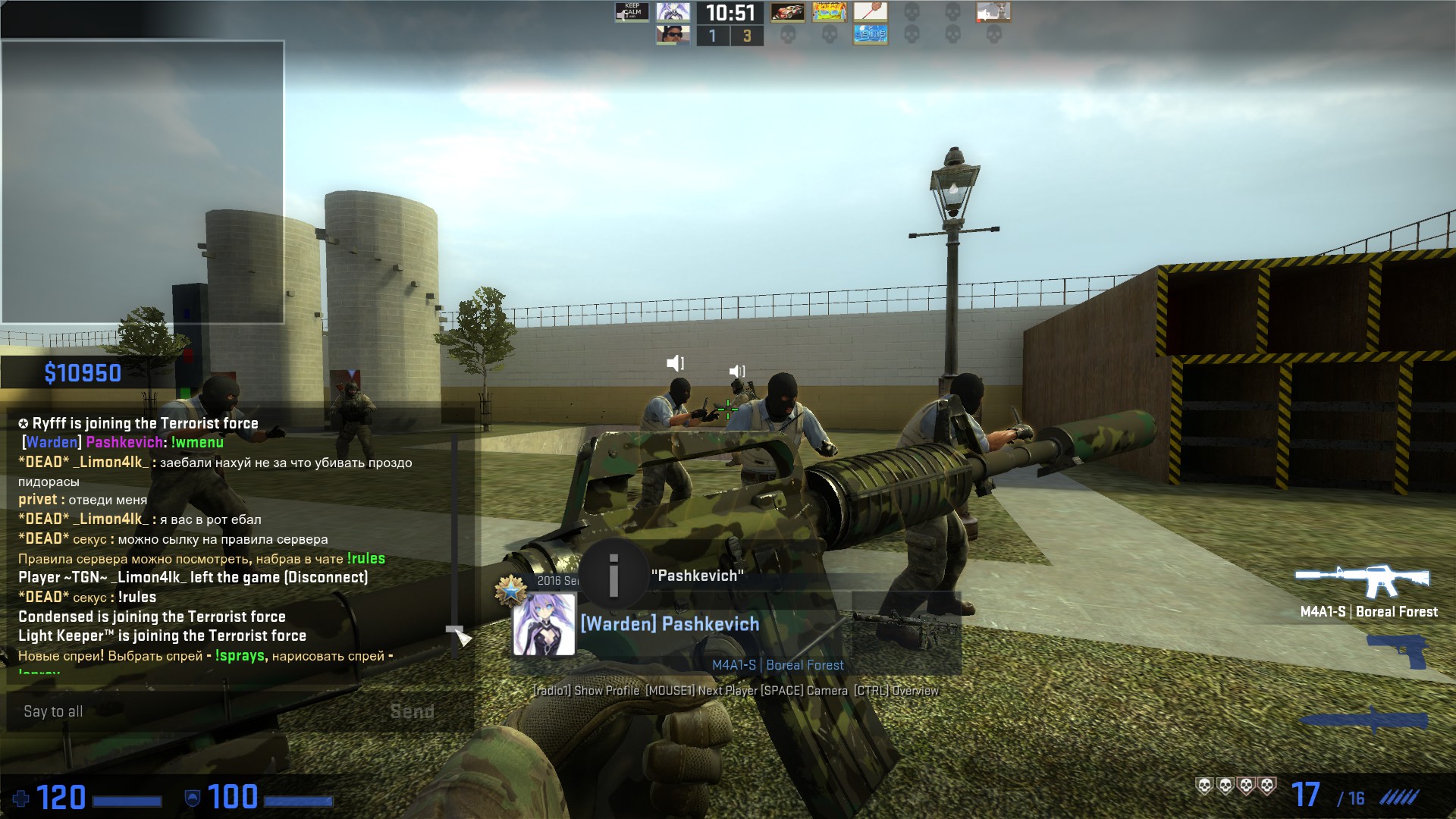This screenshot has width=1456, height=819.
Task: Click Pashkevich's anime avatar in spectator panel
Action: (544, 624)
